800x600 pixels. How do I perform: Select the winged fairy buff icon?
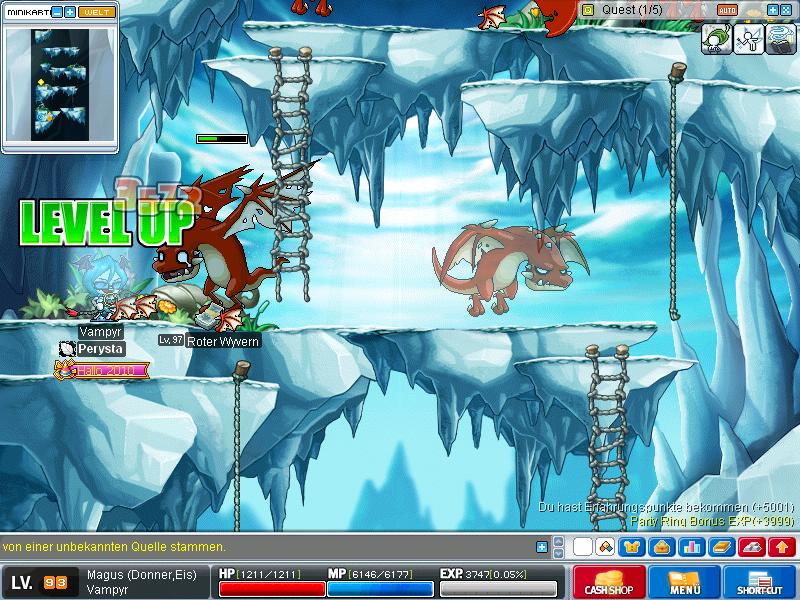[746, 39]
